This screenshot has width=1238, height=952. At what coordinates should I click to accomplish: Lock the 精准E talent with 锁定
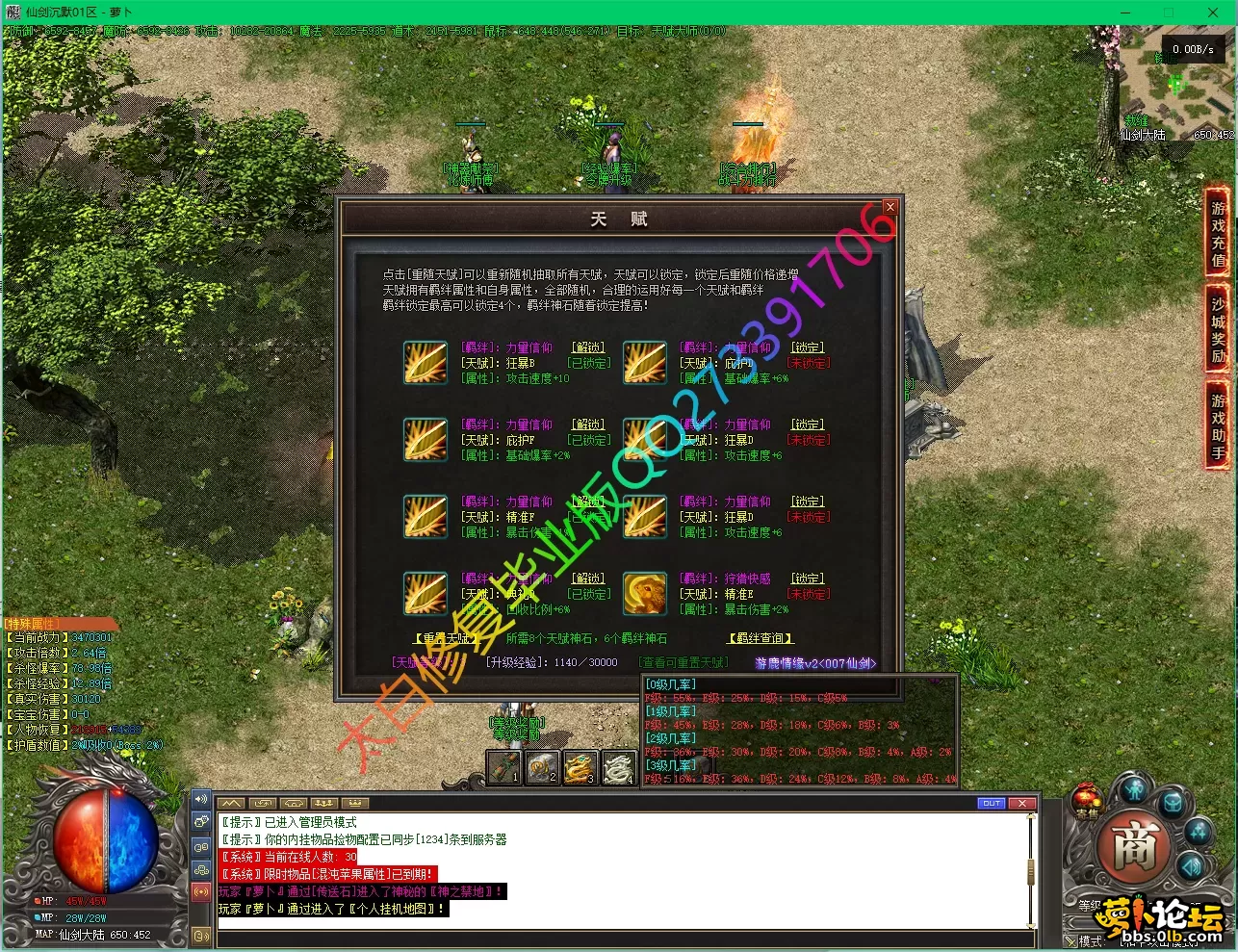pyautogui.click(x=808, y=579)
